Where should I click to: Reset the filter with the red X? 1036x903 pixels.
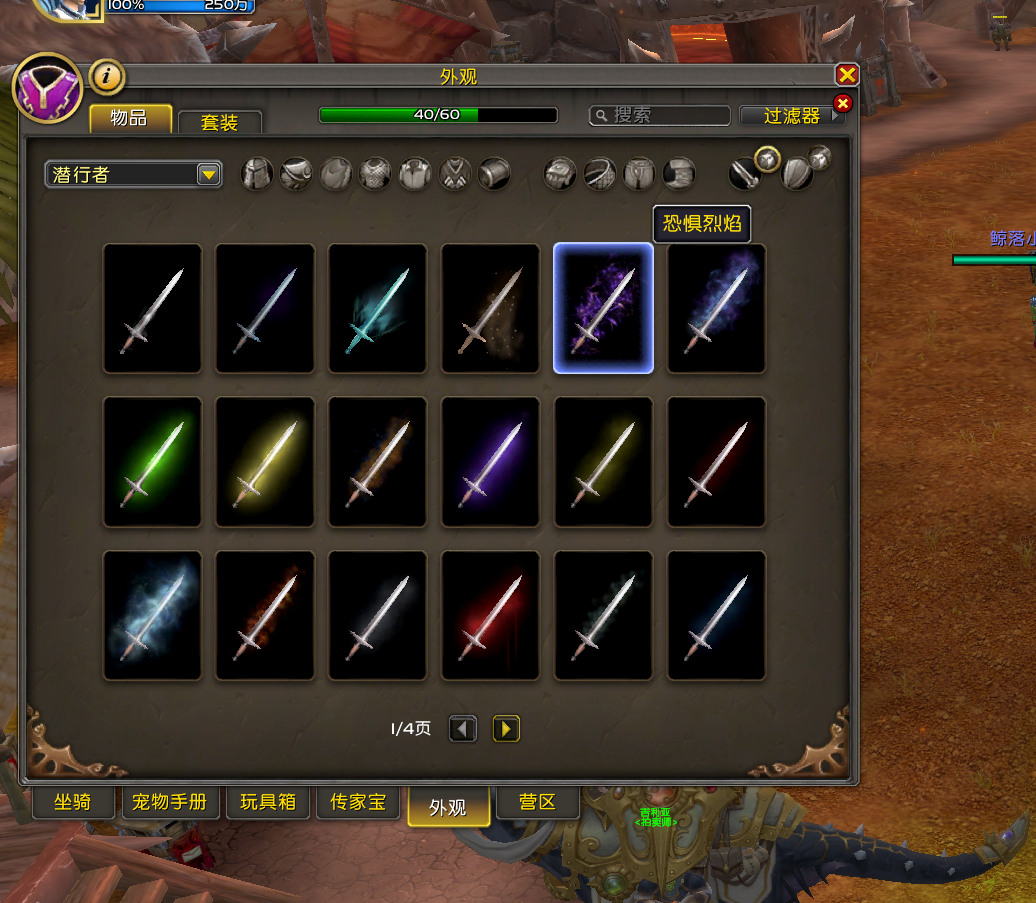click(x=842, y=103)
